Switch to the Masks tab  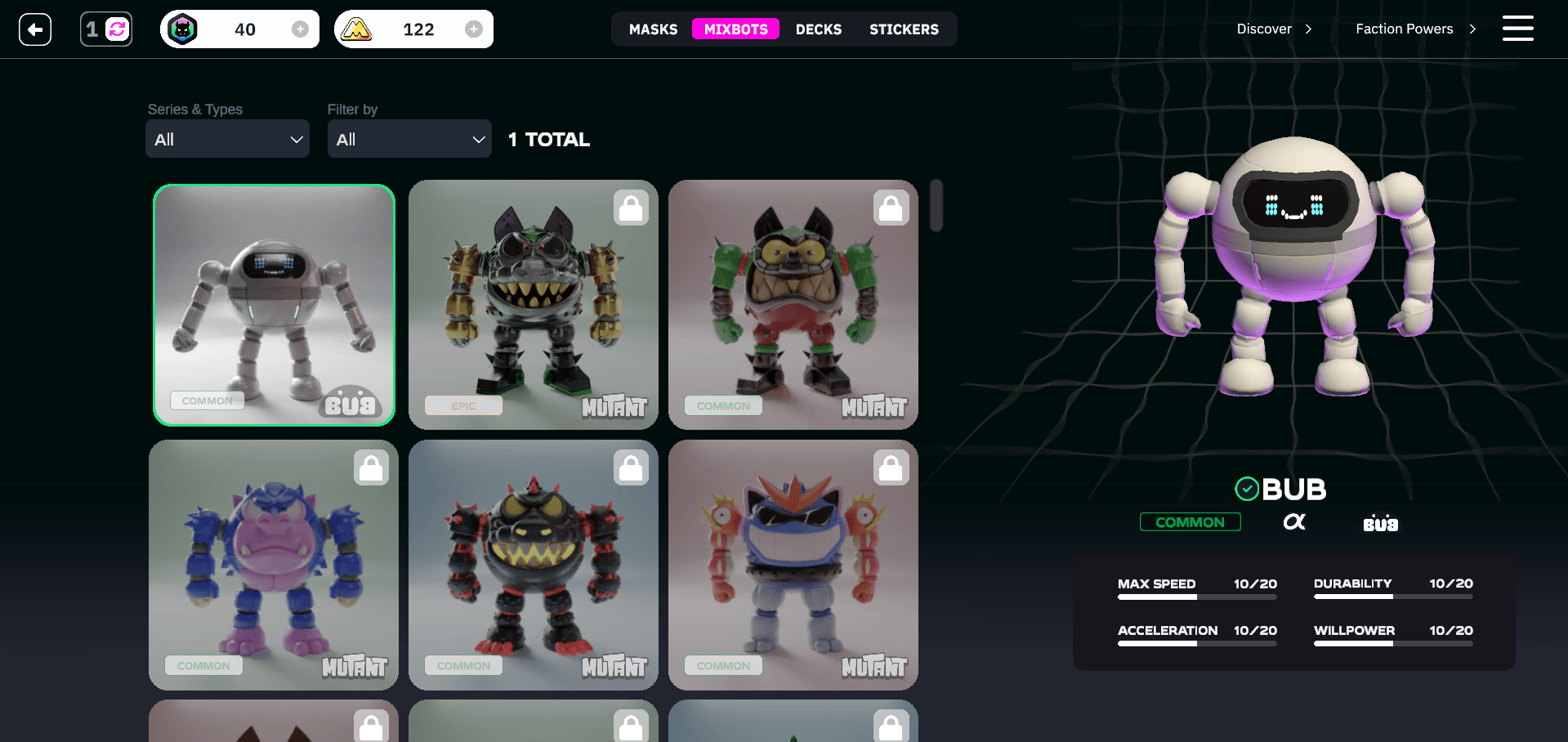click(653, 29)
